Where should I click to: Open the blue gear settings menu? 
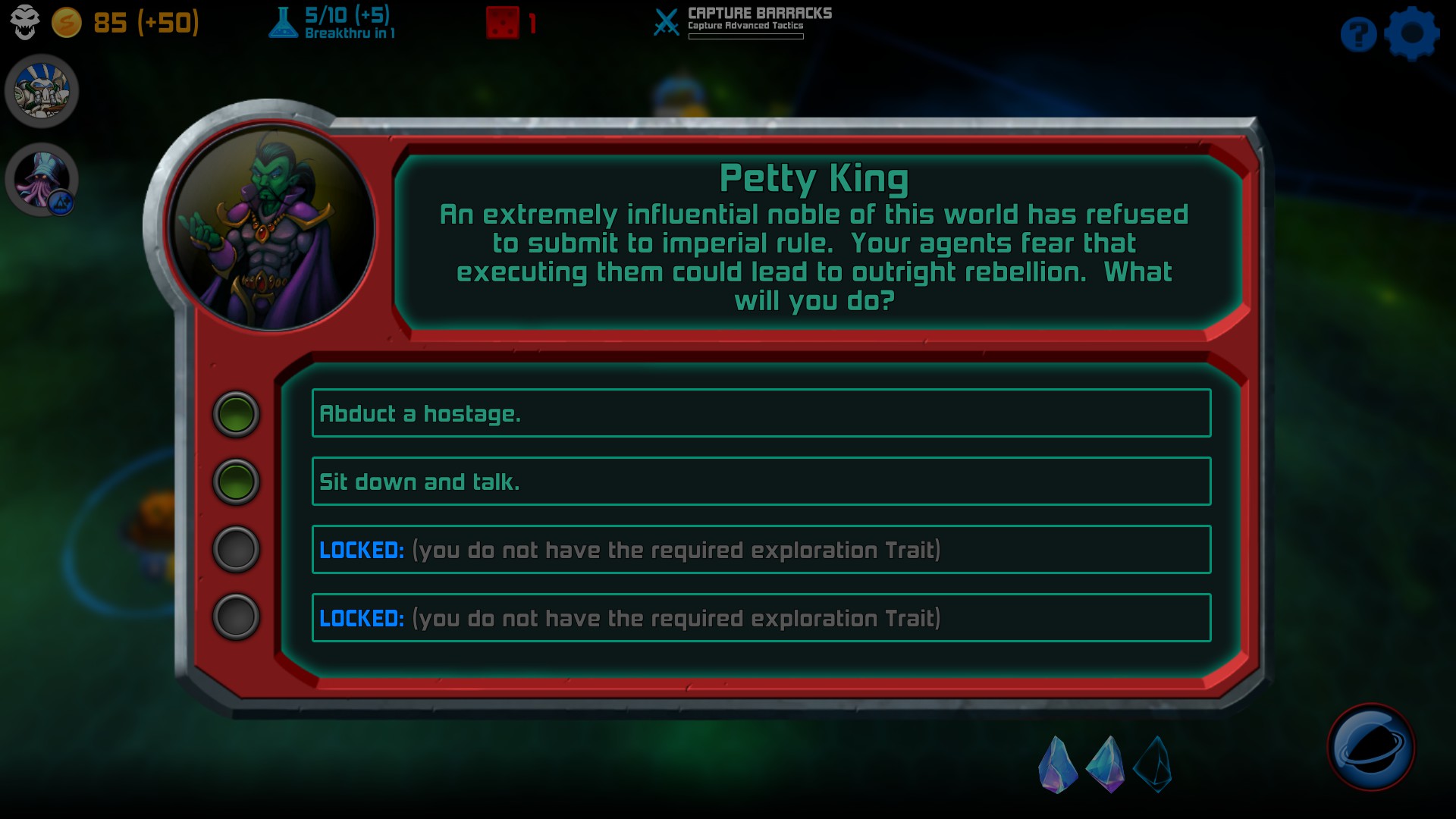pos(1411,33)
